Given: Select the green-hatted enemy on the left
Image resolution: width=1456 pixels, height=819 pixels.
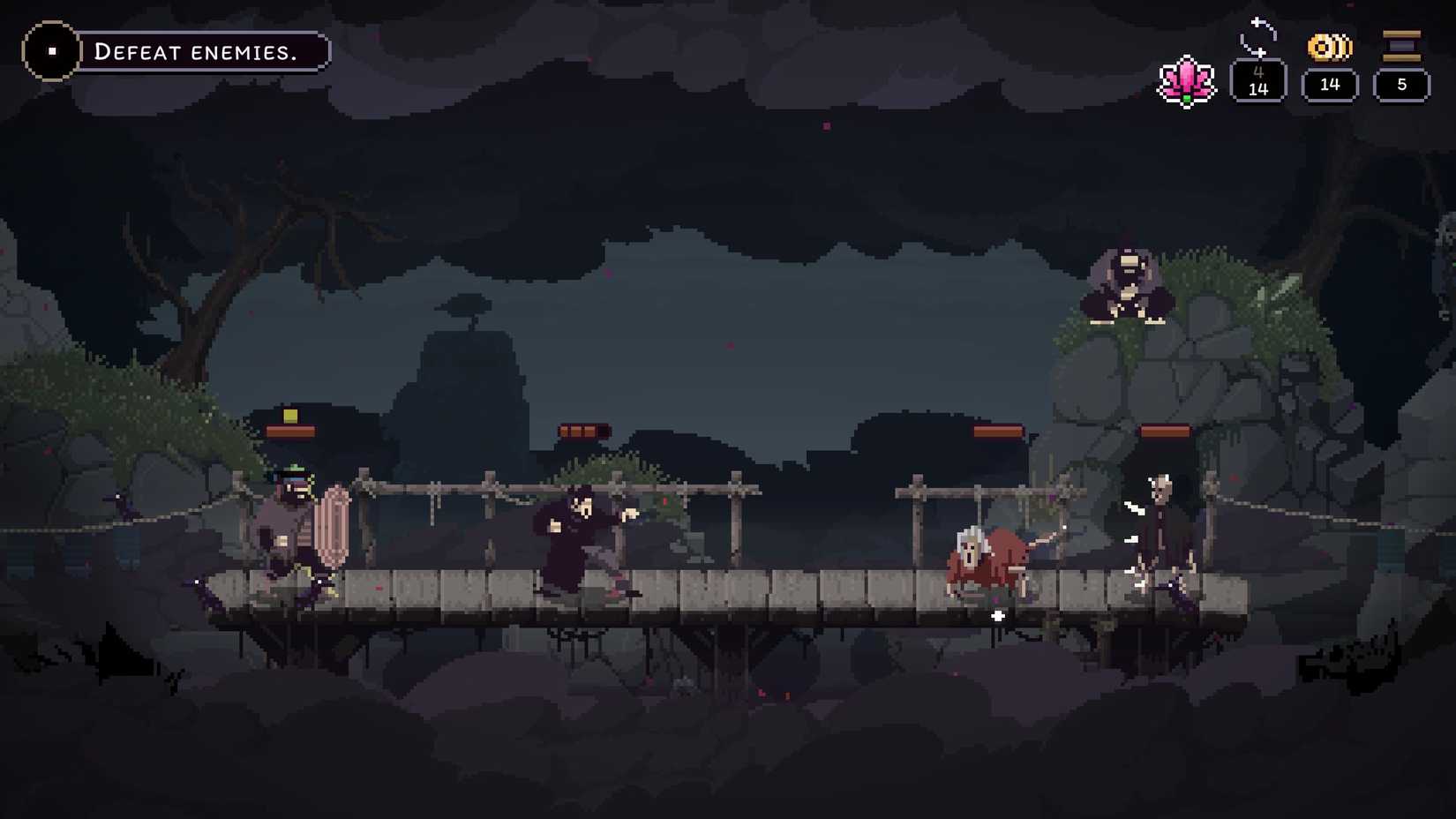Looking at the screenshot, I should click(x=291, y=521).
